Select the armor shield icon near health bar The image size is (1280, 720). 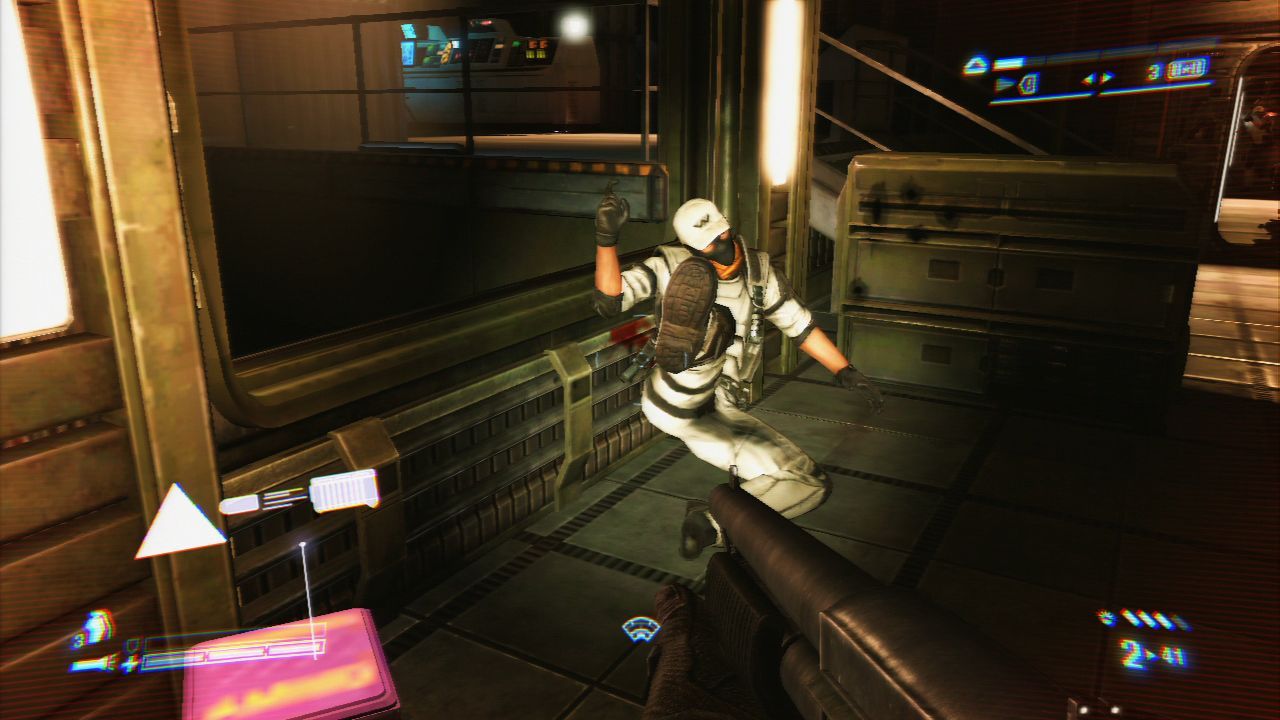133,646
